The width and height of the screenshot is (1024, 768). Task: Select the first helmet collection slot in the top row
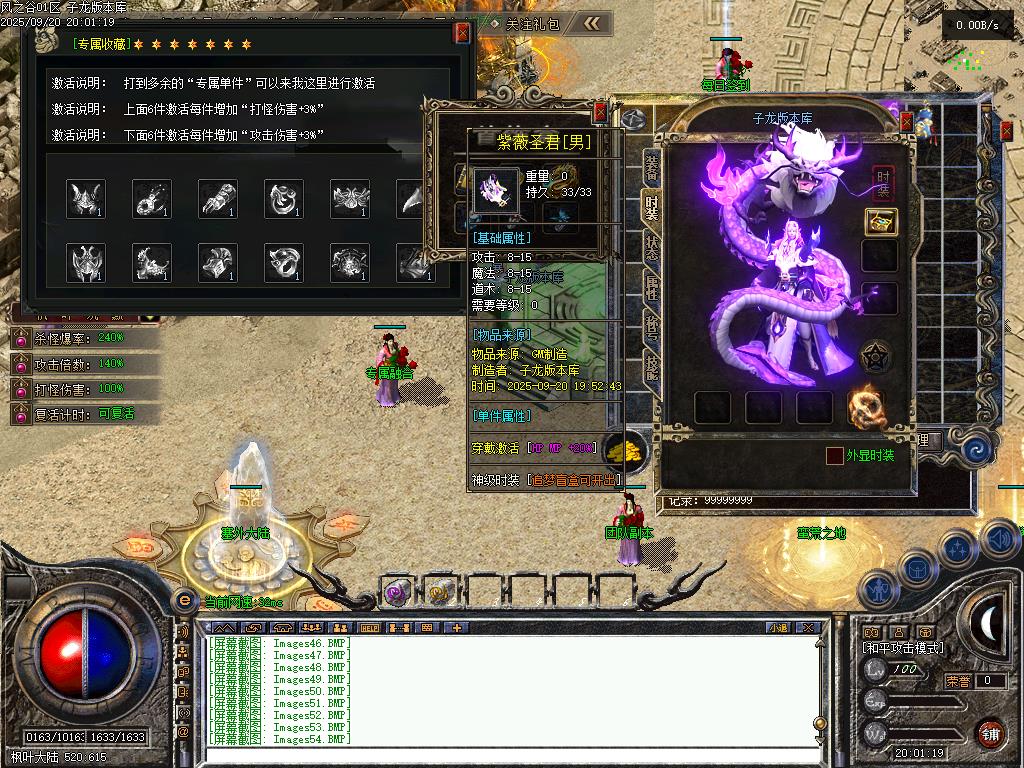coord(86,199)
